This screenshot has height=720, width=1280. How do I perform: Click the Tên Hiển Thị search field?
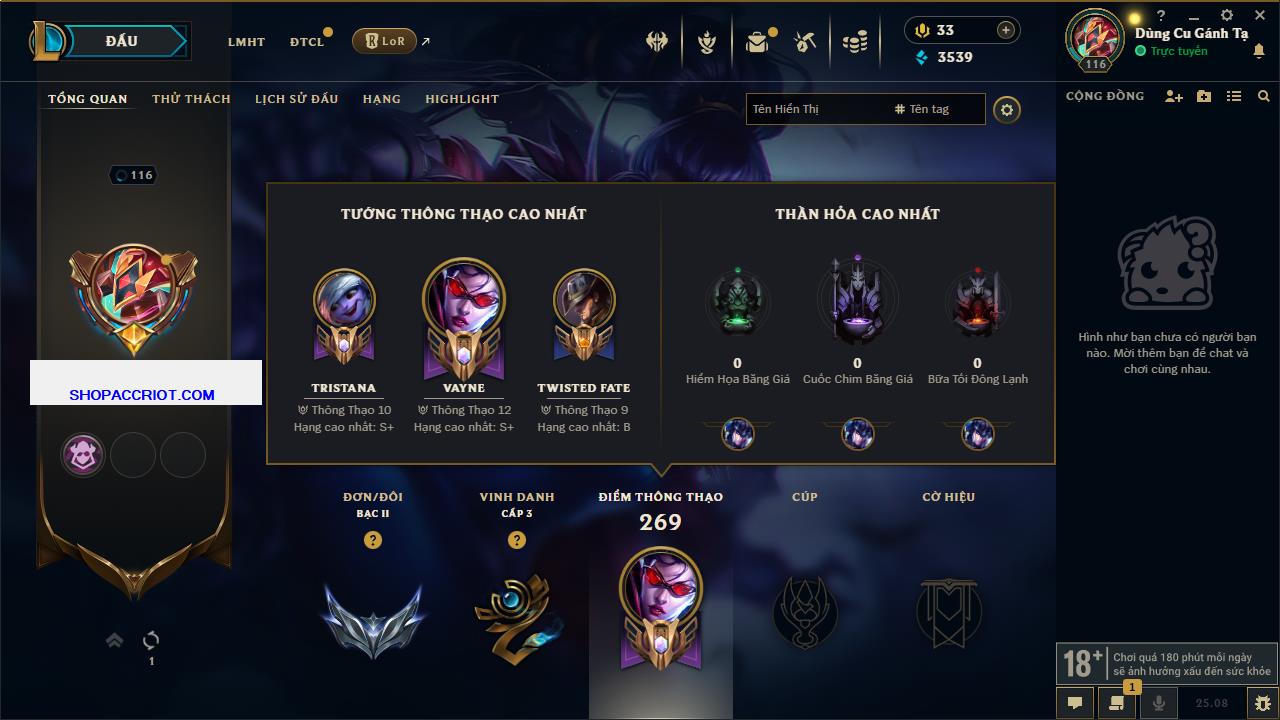point(815,109)
